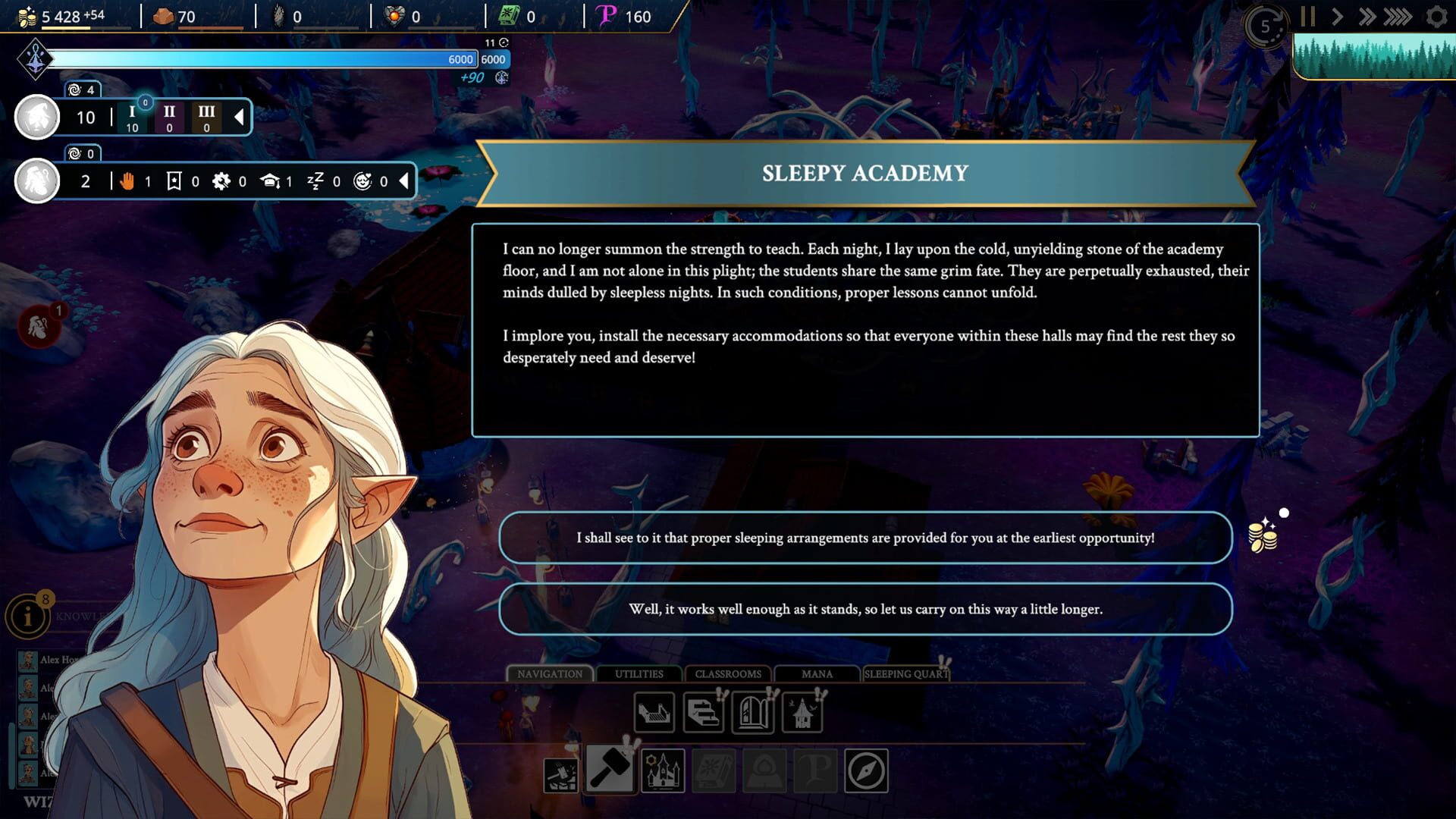Select the demolish tool
Viewport: 1456px width, 819px height.
pos(561,775)
